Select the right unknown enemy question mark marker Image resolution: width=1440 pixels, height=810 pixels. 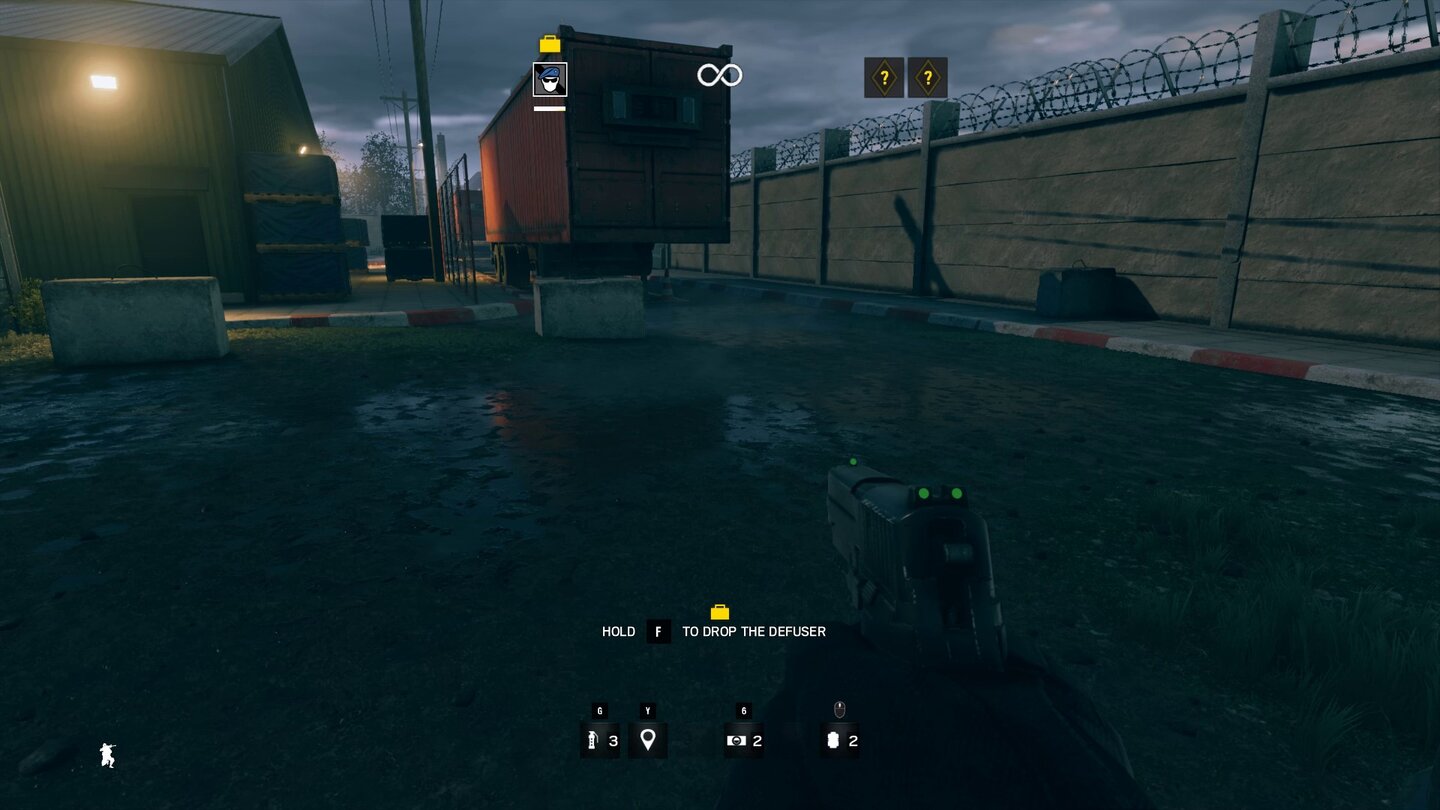928,76
